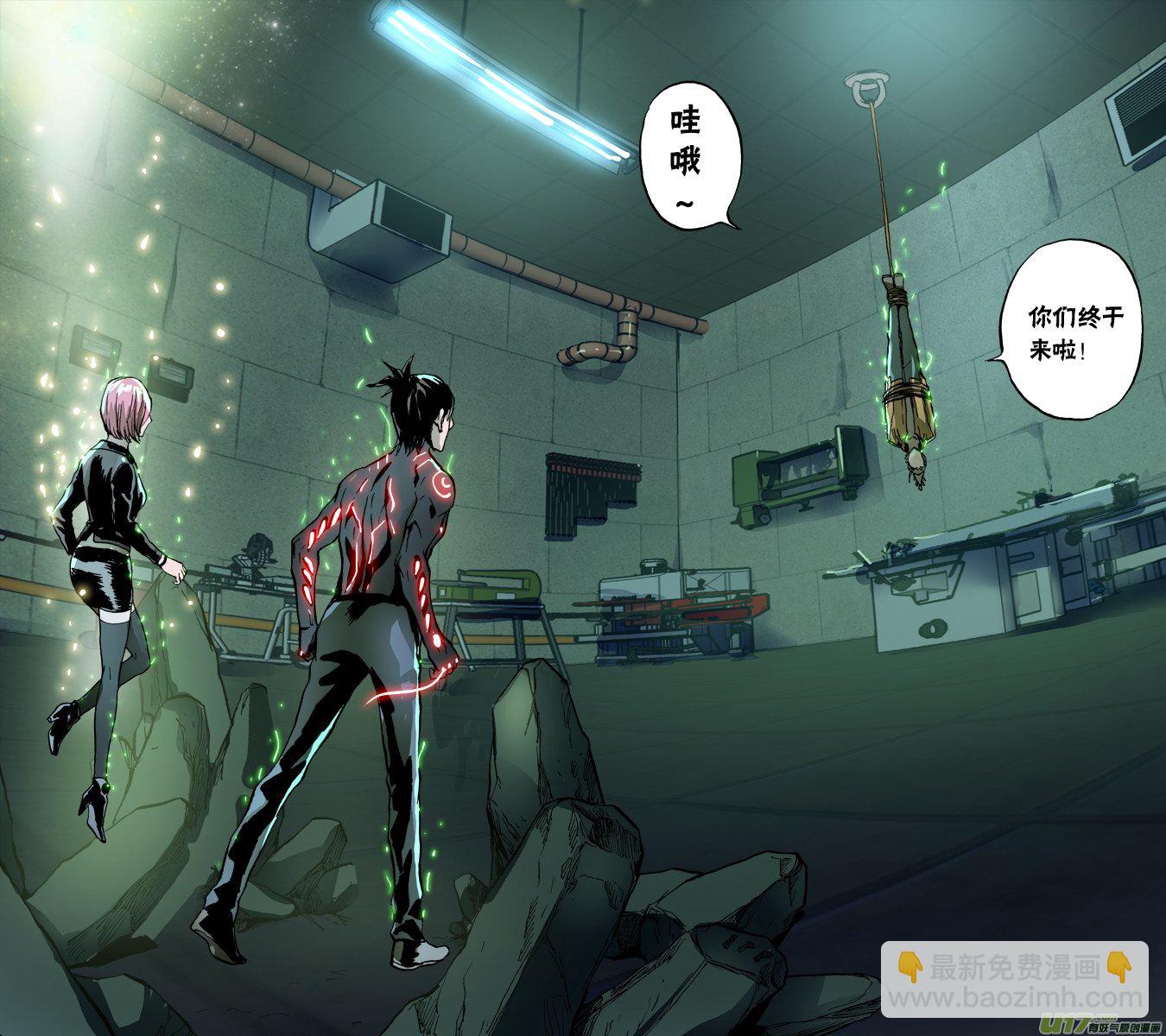Open the 最新免费漫画 baozimh.com banner

[x=1014, y=982]
